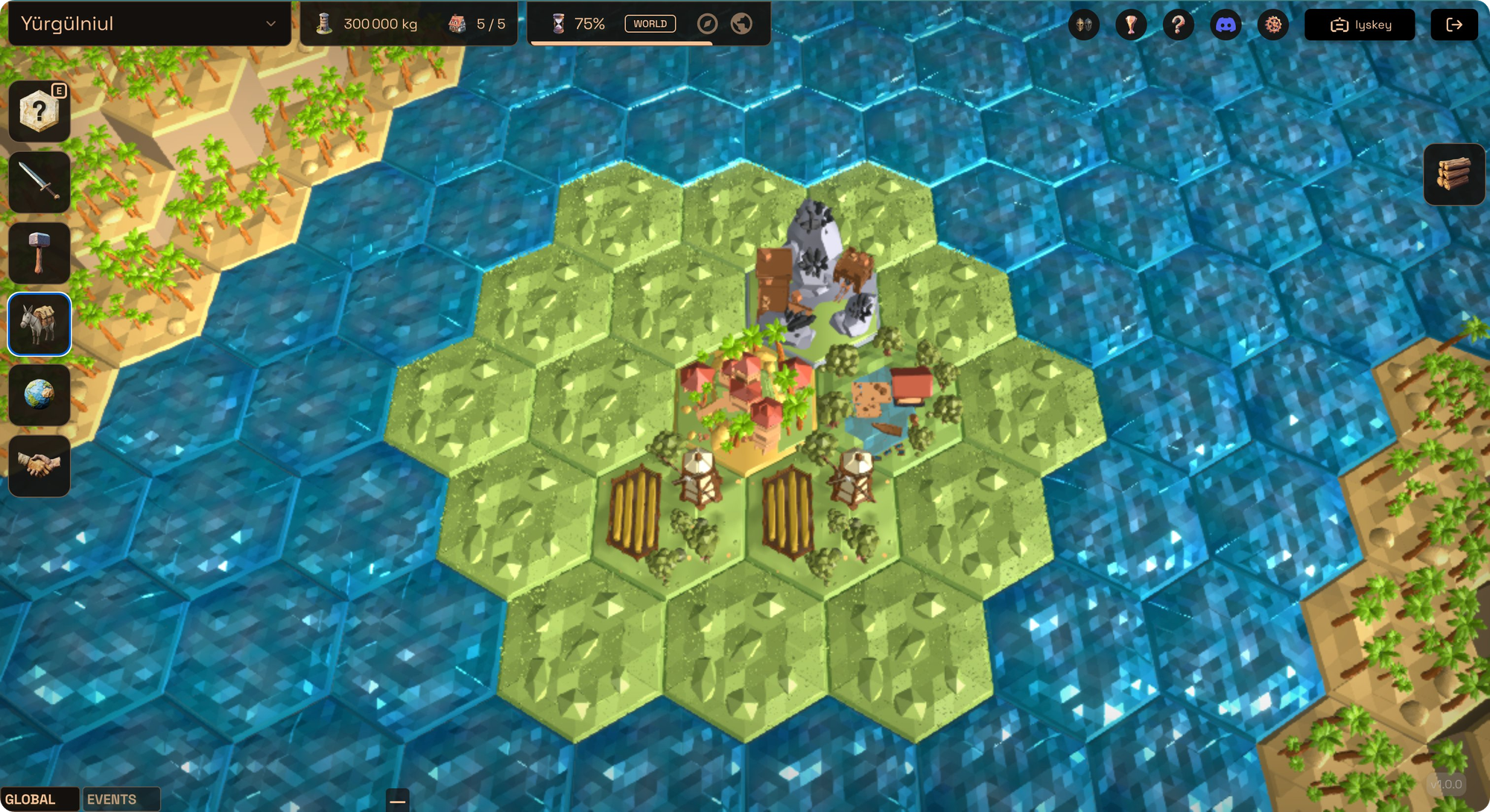Viewport: 1490px width, 812px height.
Task: Click the globe icon in top bar
Action: click(x=741, y=24)
